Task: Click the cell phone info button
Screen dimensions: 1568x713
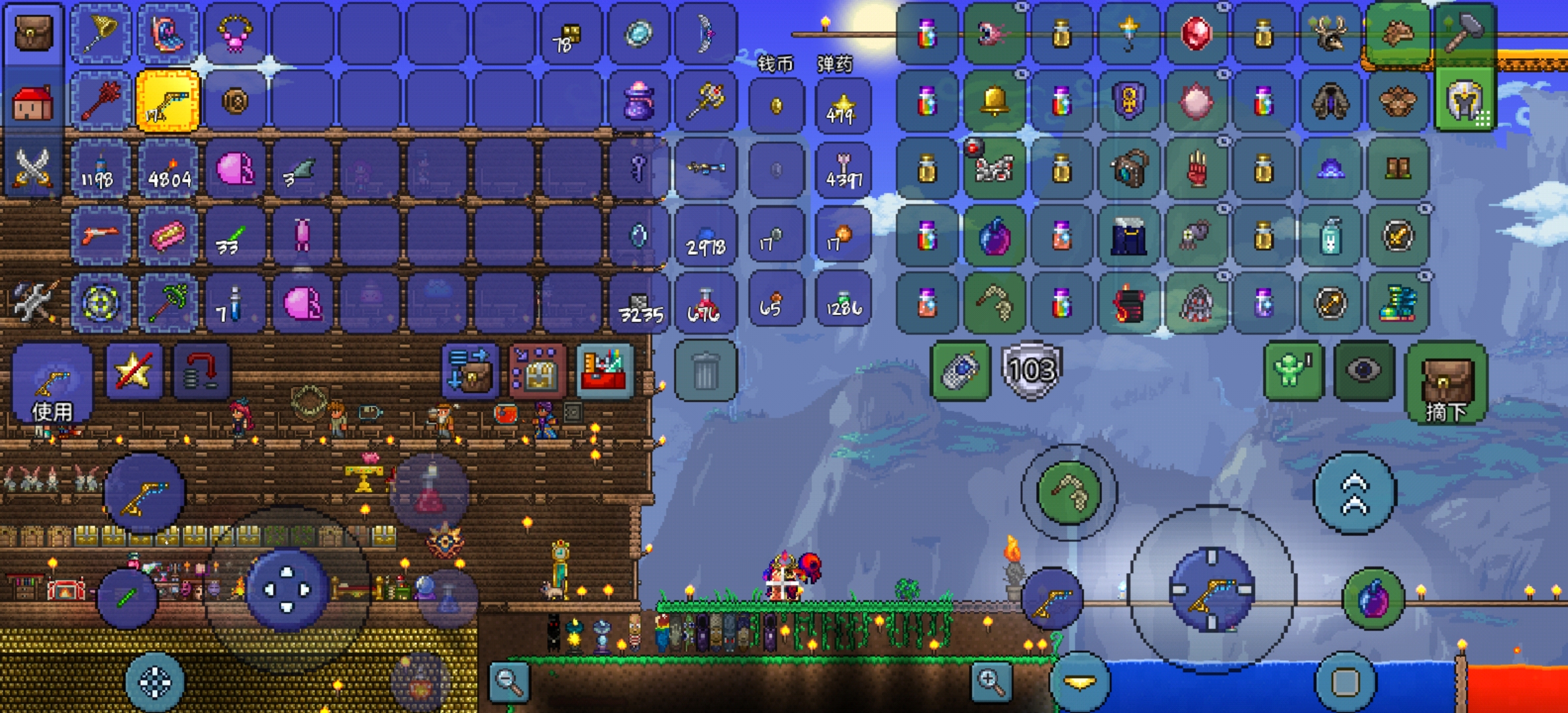Action: [960, 370]
